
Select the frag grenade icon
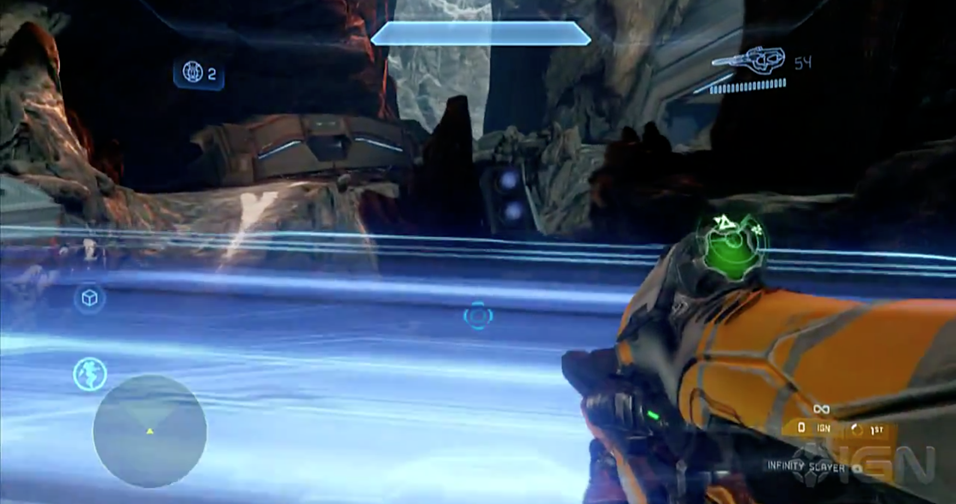pyautogui.click(x=191, y=73)
